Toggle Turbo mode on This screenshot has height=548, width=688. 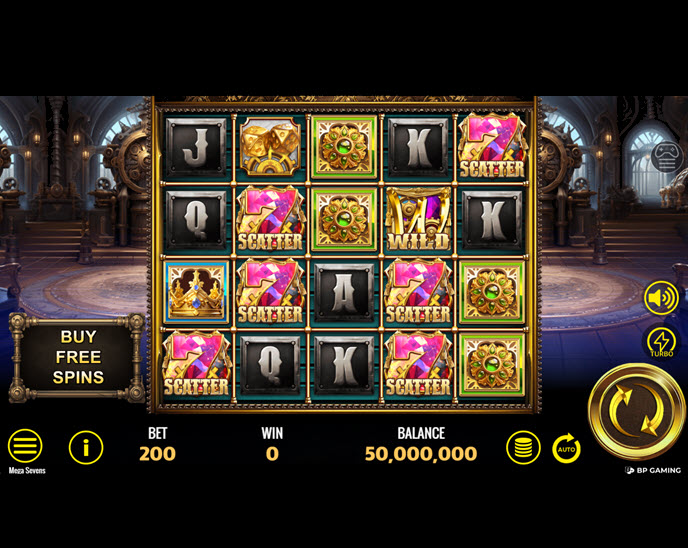[661, 343]
